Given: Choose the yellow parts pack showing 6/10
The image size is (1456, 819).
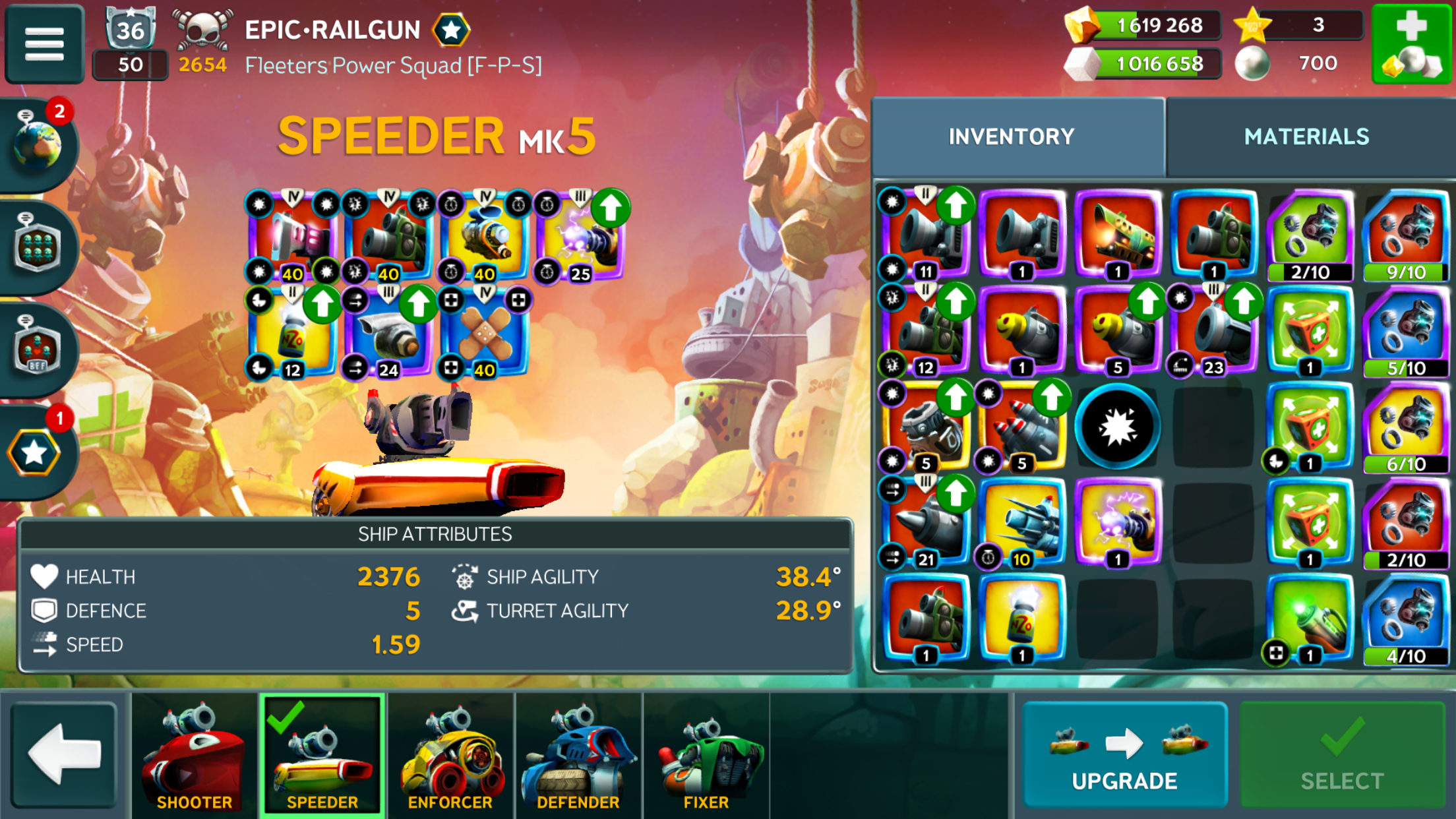Looking at the screenshot, I should point(1405,427).
